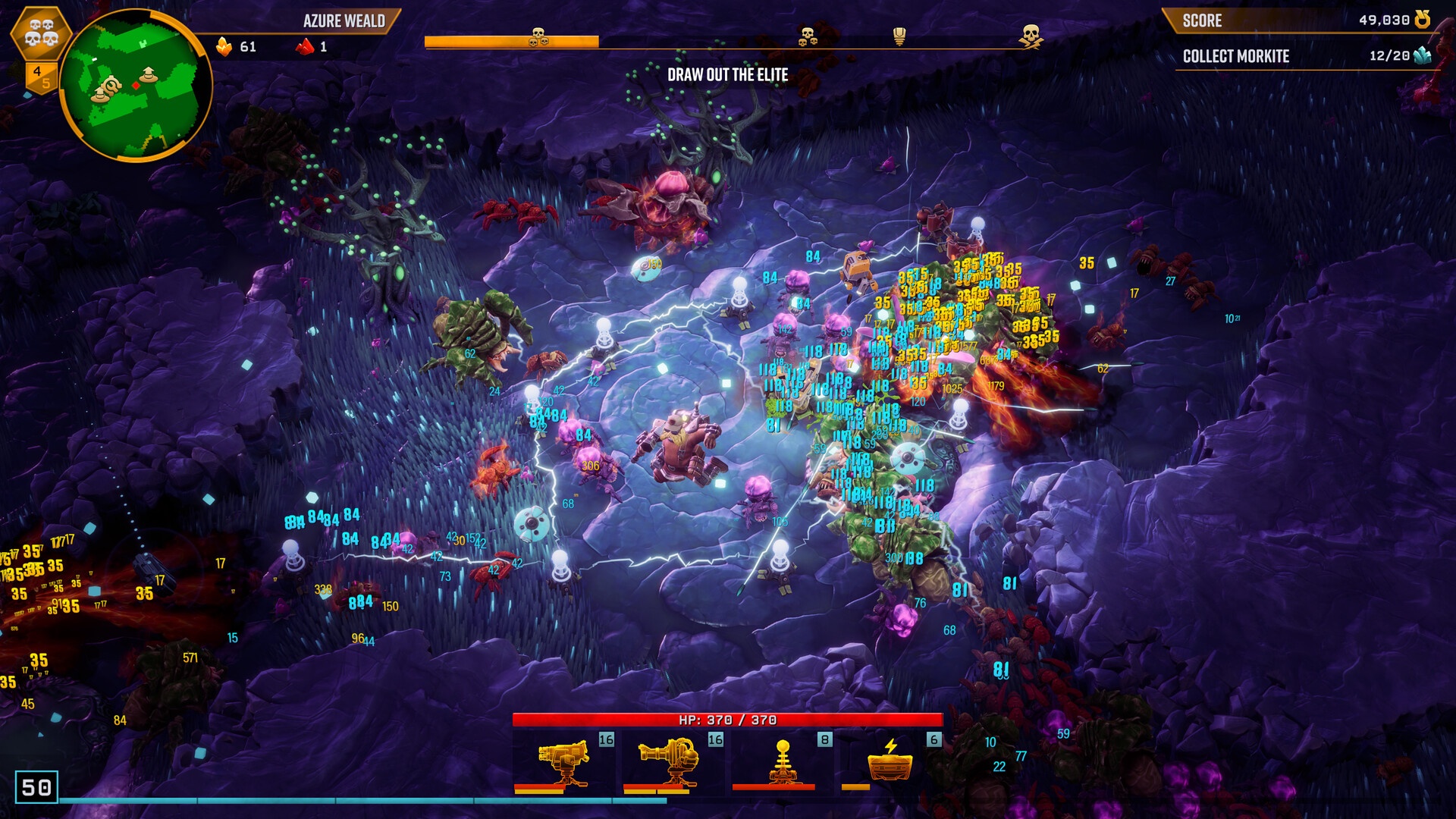Screen dimensions: 1456x819
Task: Click the circular green minimap
Action: click(135, 85)
